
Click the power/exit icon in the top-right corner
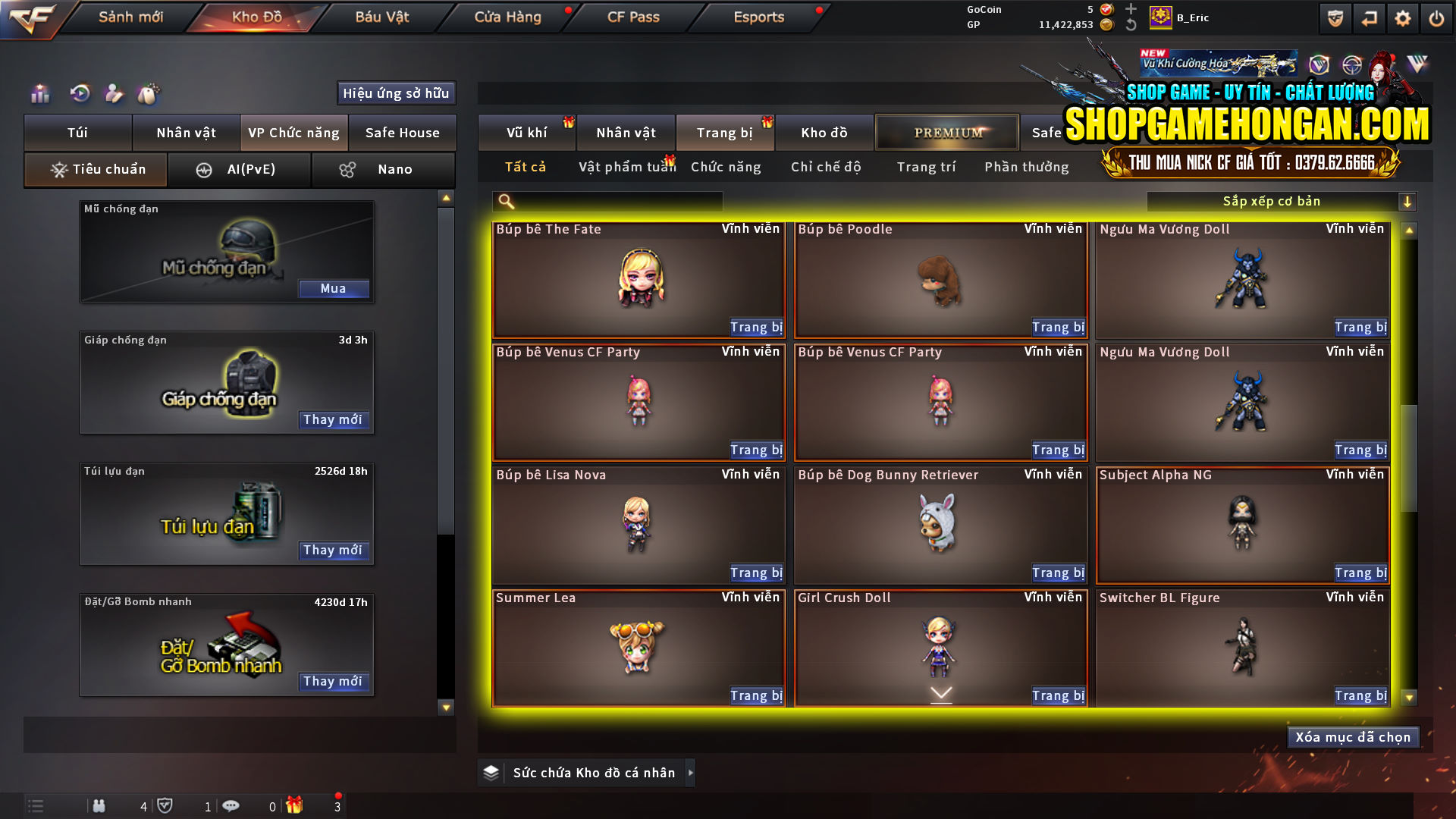click(x=1438, y=18)
